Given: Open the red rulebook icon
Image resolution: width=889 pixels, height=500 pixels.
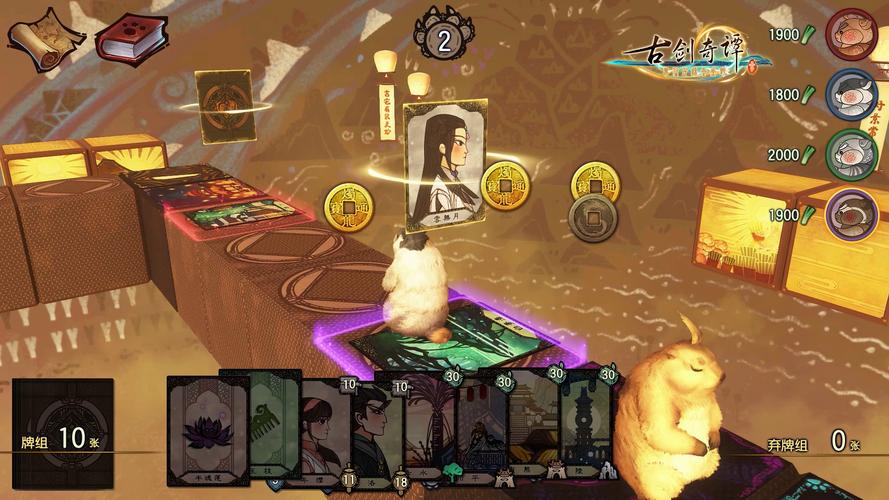Looking at the screenshot, I should click(130, 38).
